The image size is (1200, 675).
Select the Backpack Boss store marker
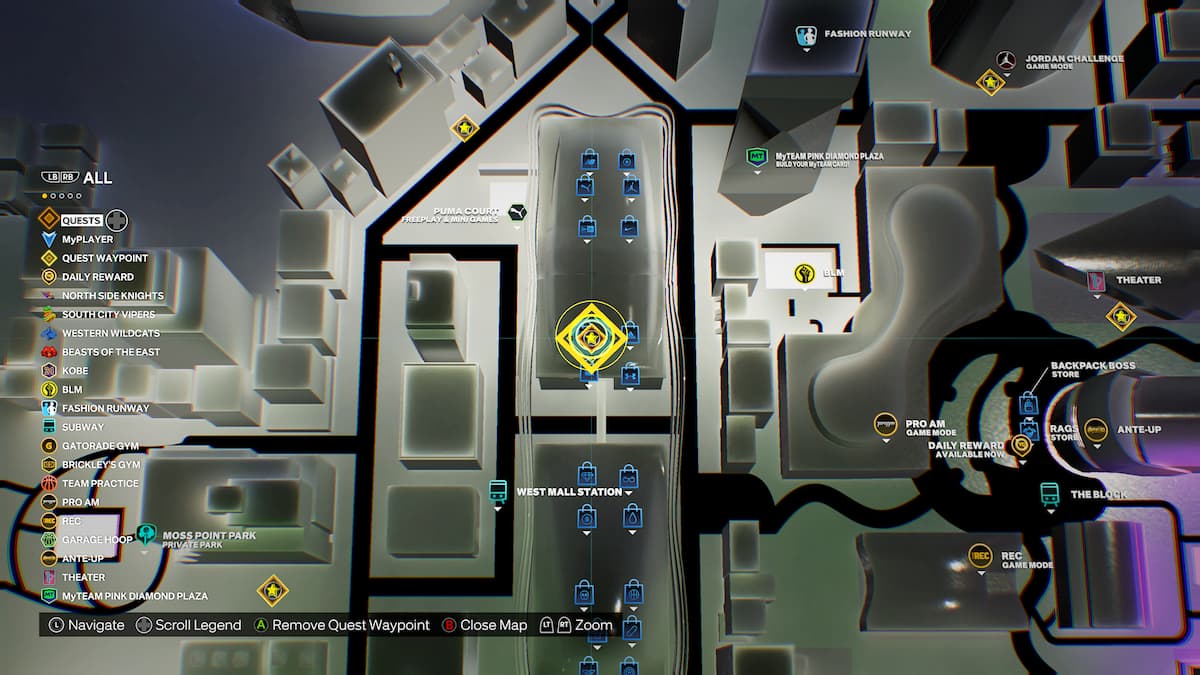pos(1029,405)
